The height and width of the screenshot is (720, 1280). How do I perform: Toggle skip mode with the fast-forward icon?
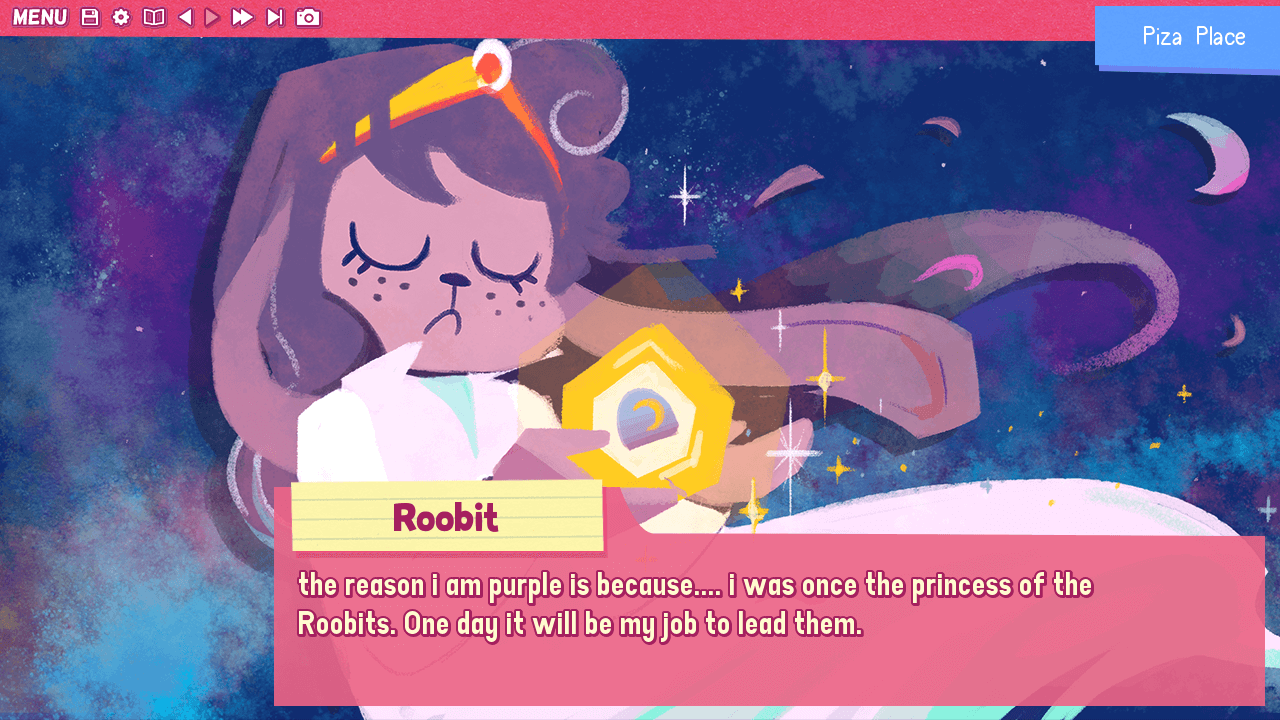(x=242, y=17)
